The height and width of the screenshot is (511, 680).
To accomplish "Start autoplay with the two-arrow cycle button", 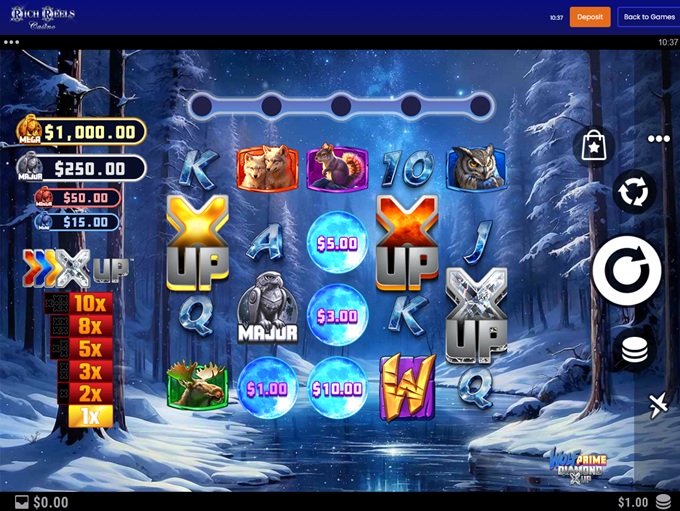I will point(634,190).
